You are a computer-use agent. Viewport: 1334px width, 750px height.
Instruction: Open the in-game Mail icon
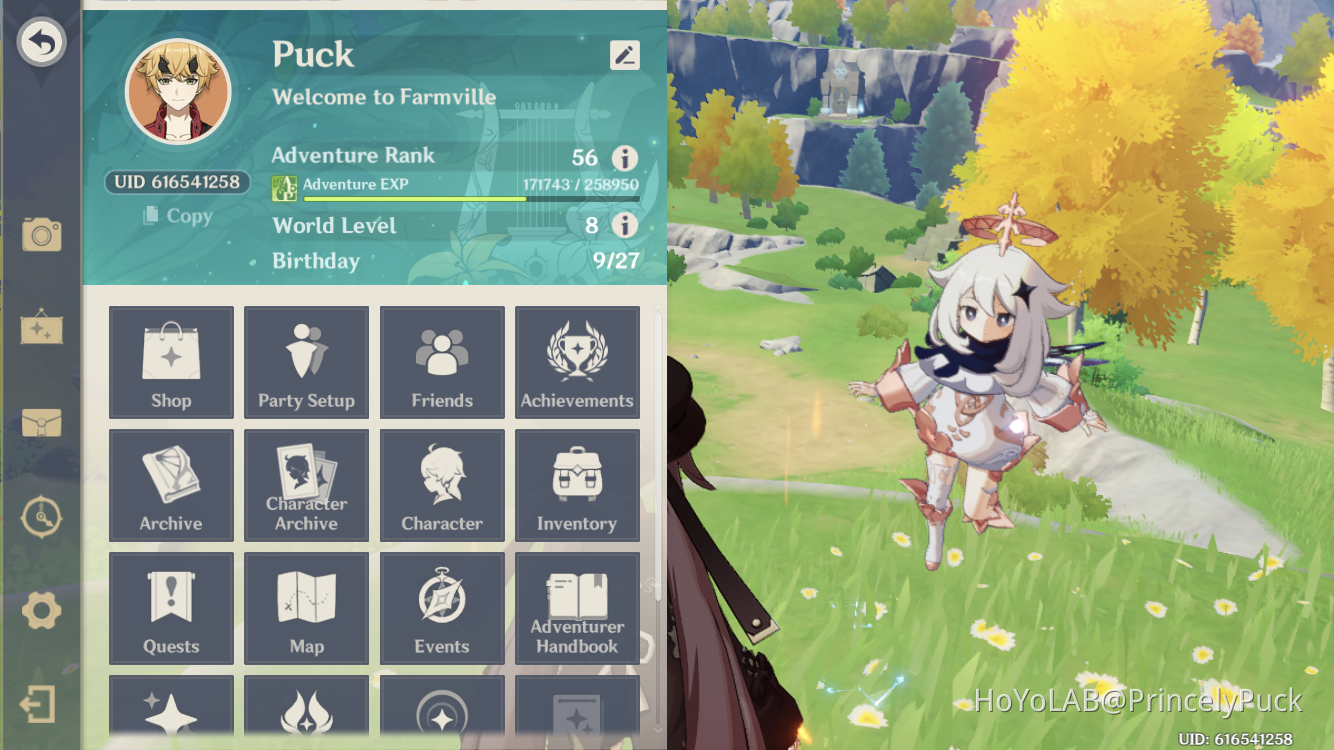(41, 425)
